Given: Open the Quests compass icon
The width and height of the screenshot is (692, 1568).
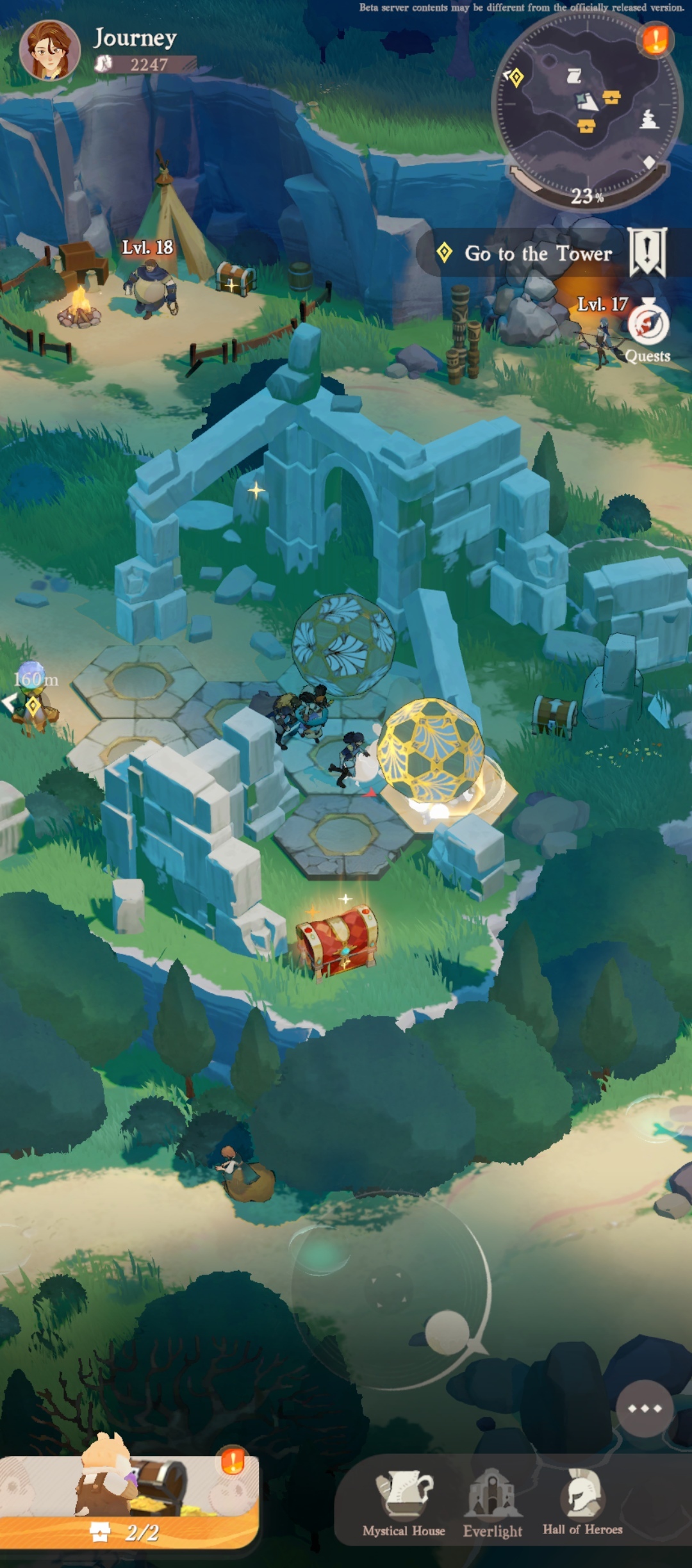Looking at the screenshot, I should pos(648,325).
